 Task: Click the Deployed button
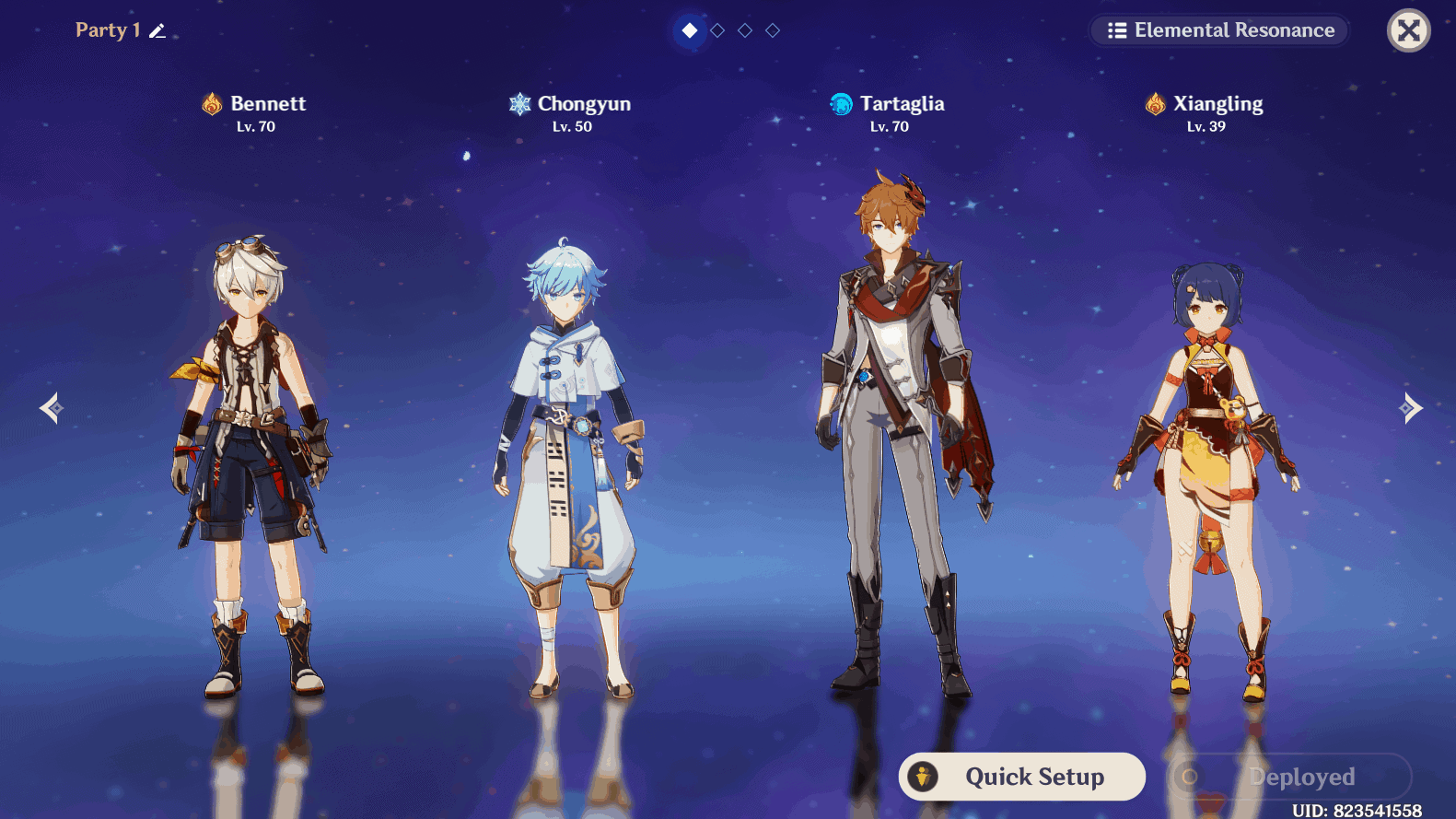click(x=1289, y=777)
